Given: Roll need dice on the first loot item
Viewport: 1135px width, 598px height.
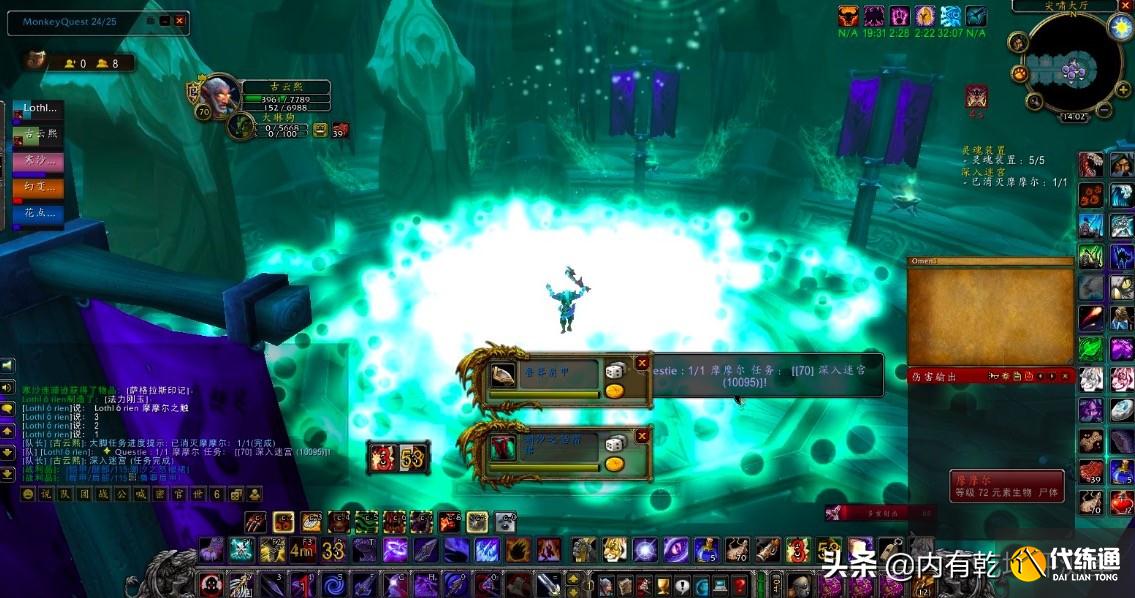Looking at the screenshot, I should (614, 371).
